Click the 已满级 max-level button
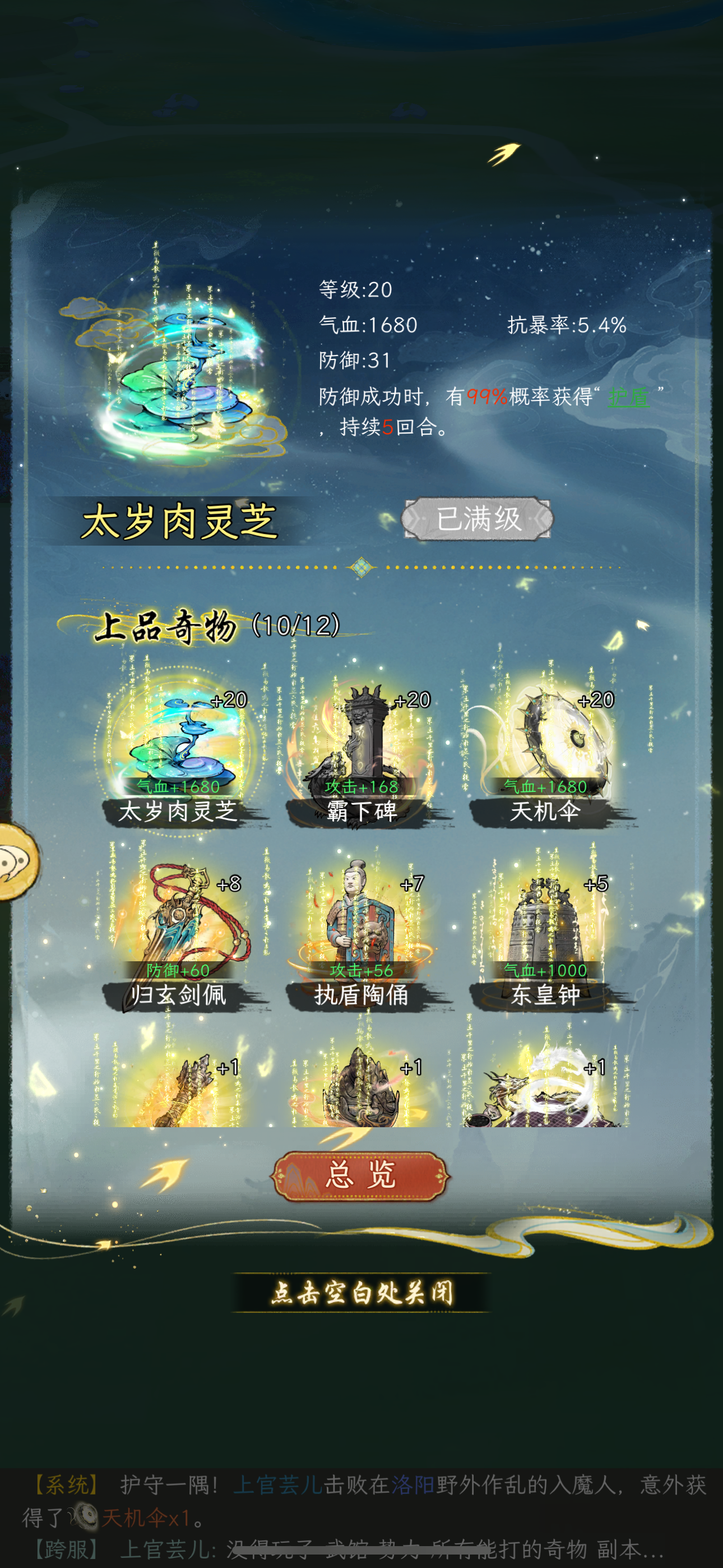The height and width of the screenshot is (1568, 723). [478, 519]
